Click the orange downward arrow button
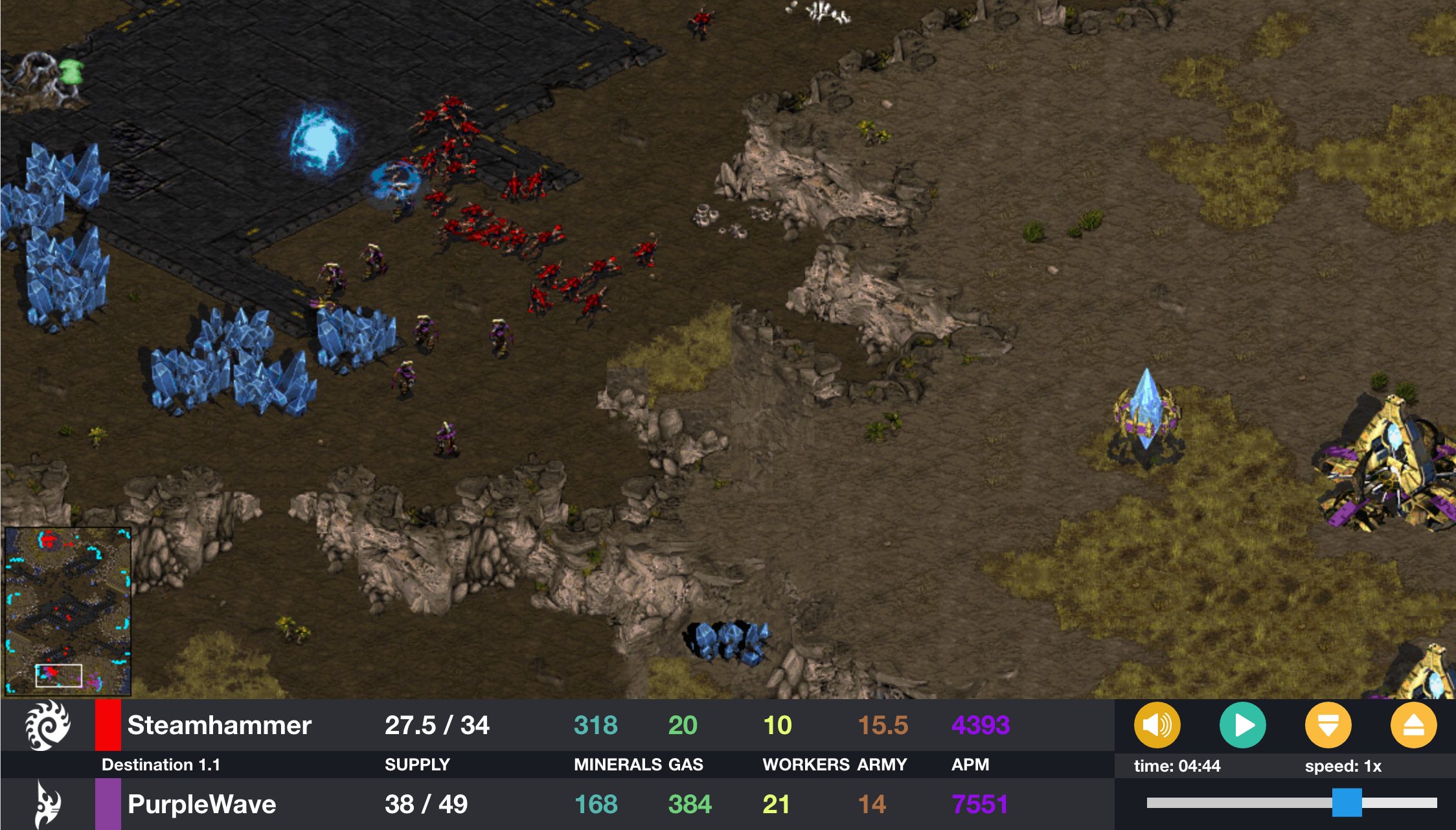1456x830 pixels. [1328, 725]
